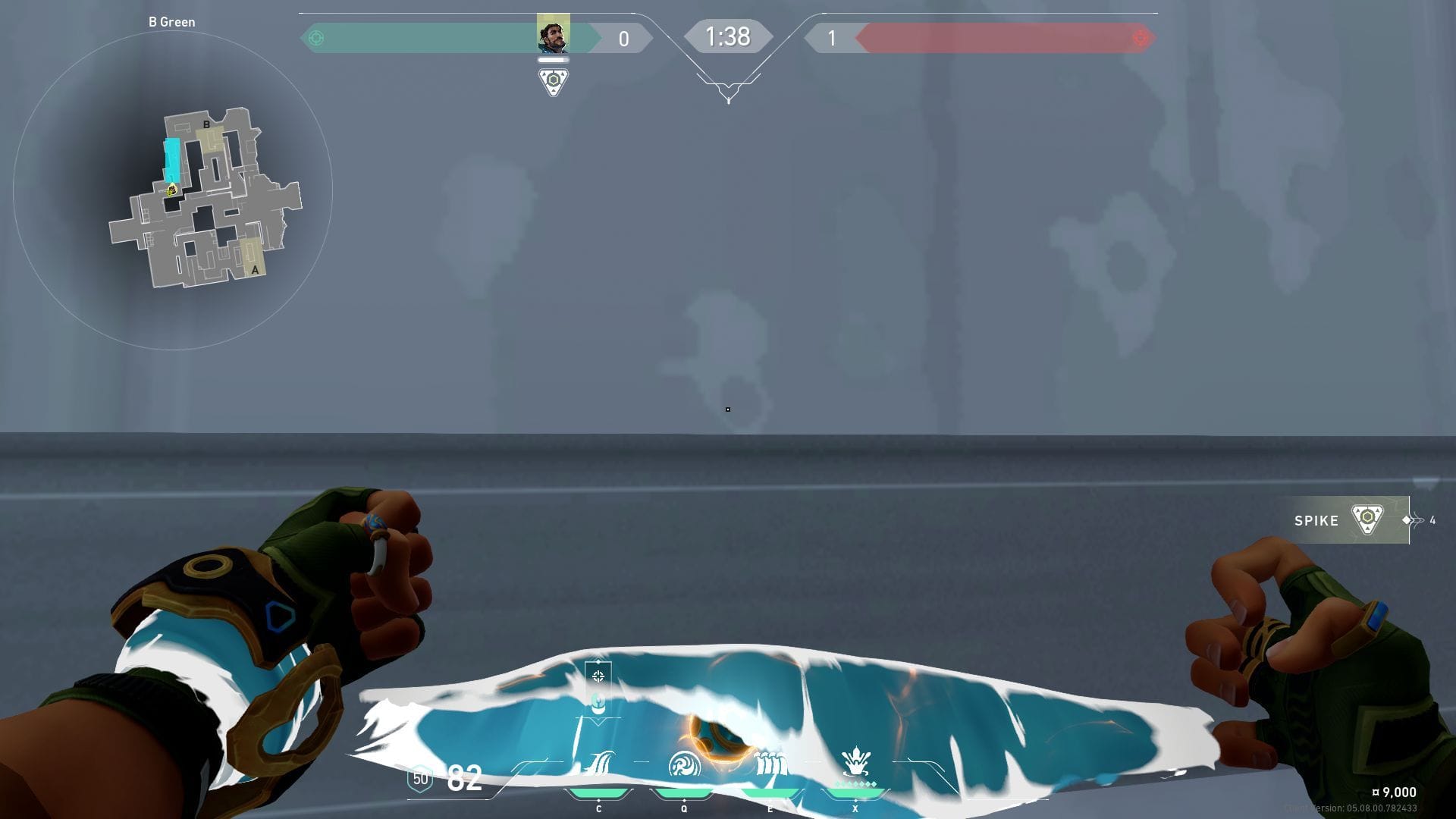Click the armor shield icon
Image resolution: width=1456 pixels, height=819 pixels.
420,779
